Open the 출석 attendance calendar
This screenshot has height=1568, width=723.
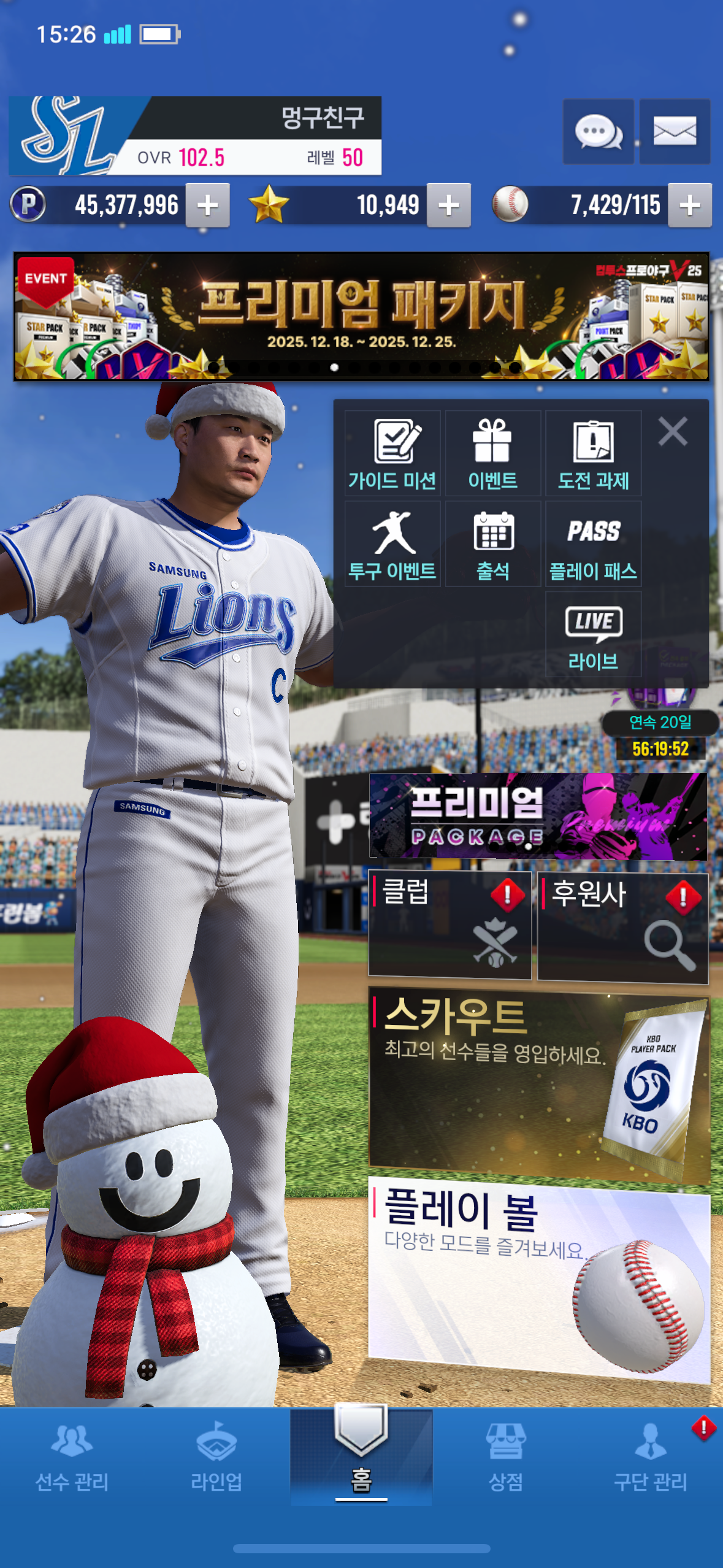(492, 545)
